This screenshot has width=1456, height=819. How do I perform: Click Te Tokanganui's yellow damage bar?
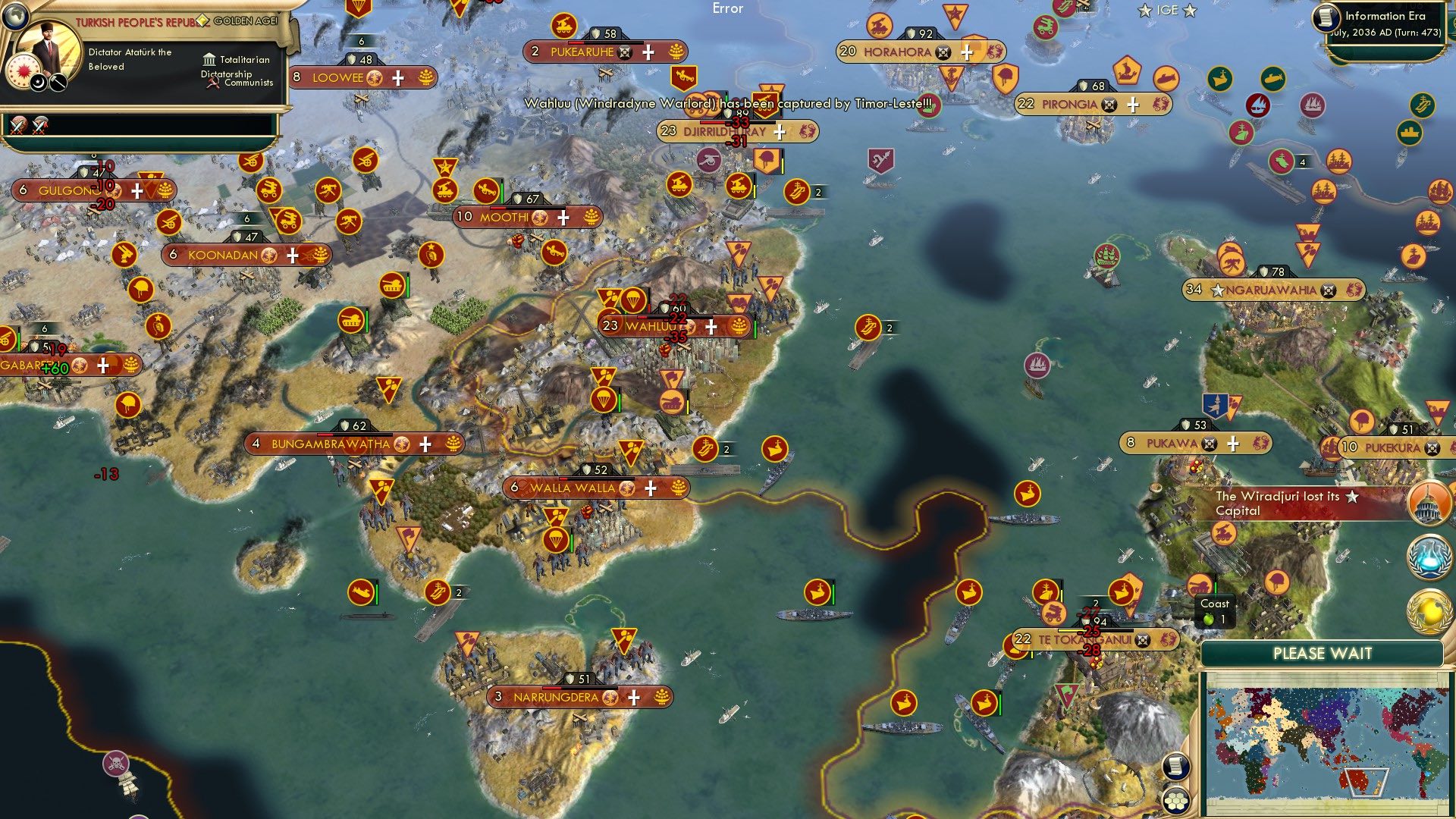(1071, 631)
